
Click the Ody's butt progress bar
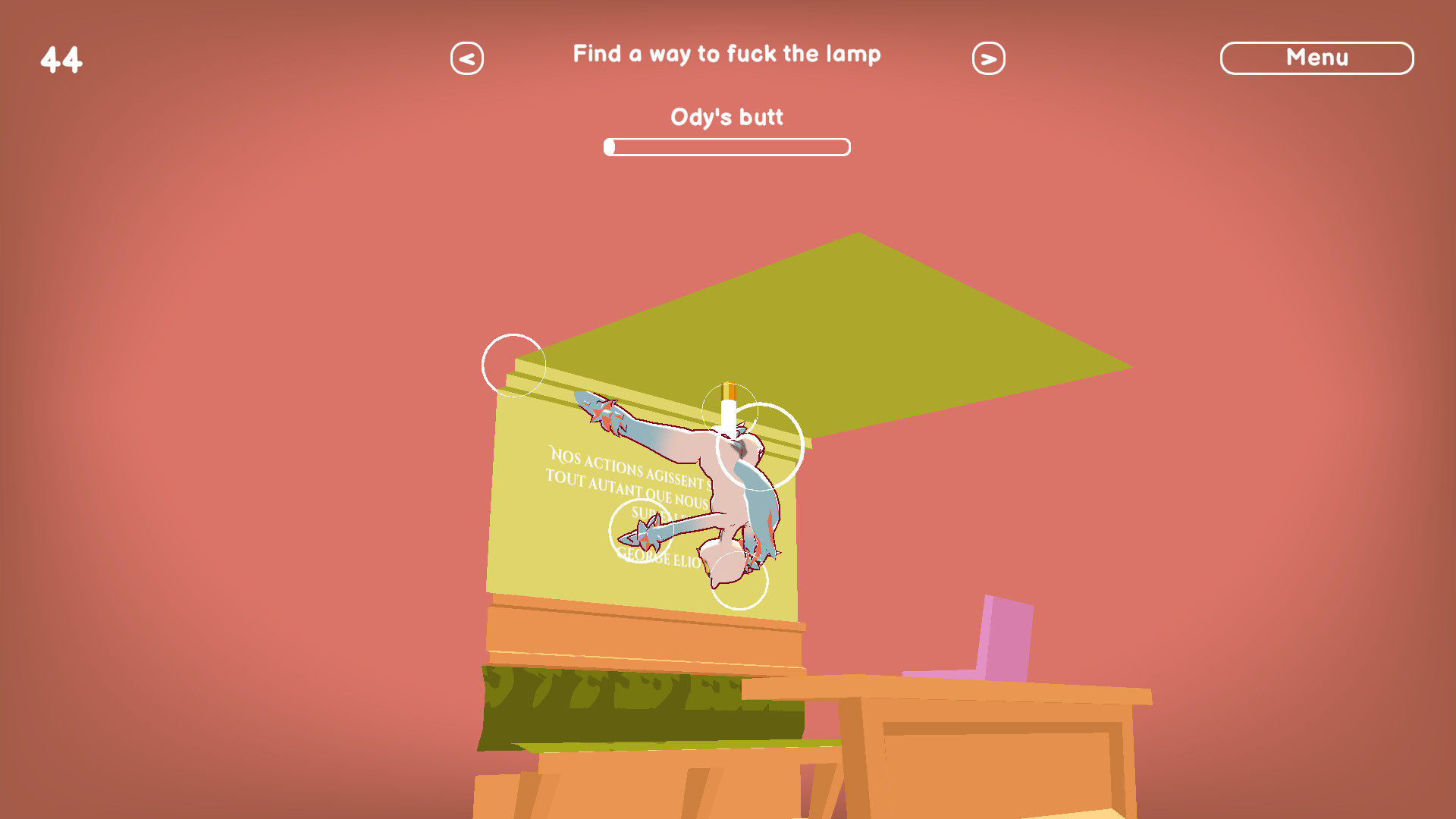coord(726,146)
